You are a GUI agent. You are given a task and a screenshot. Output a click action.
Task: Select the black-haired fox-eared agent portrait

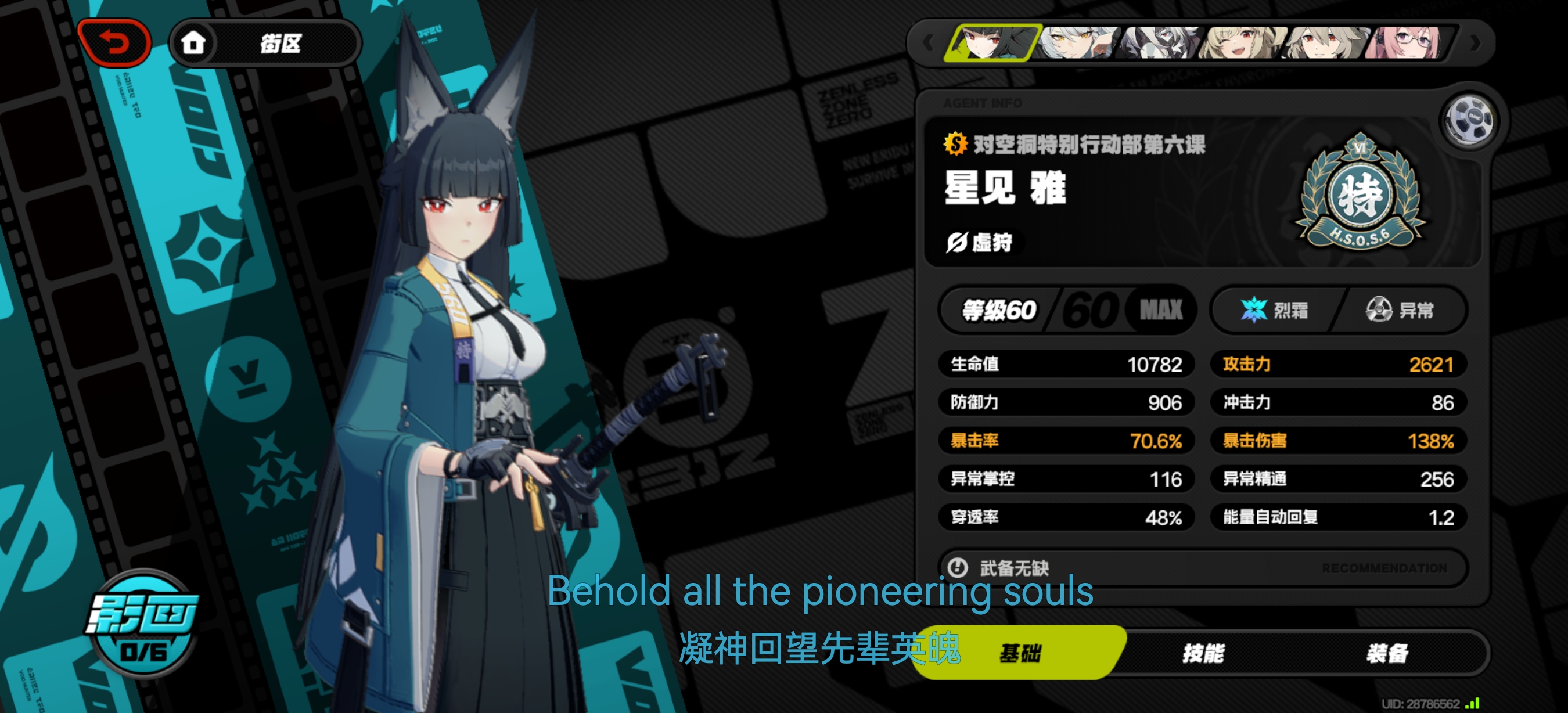(991, 42)
